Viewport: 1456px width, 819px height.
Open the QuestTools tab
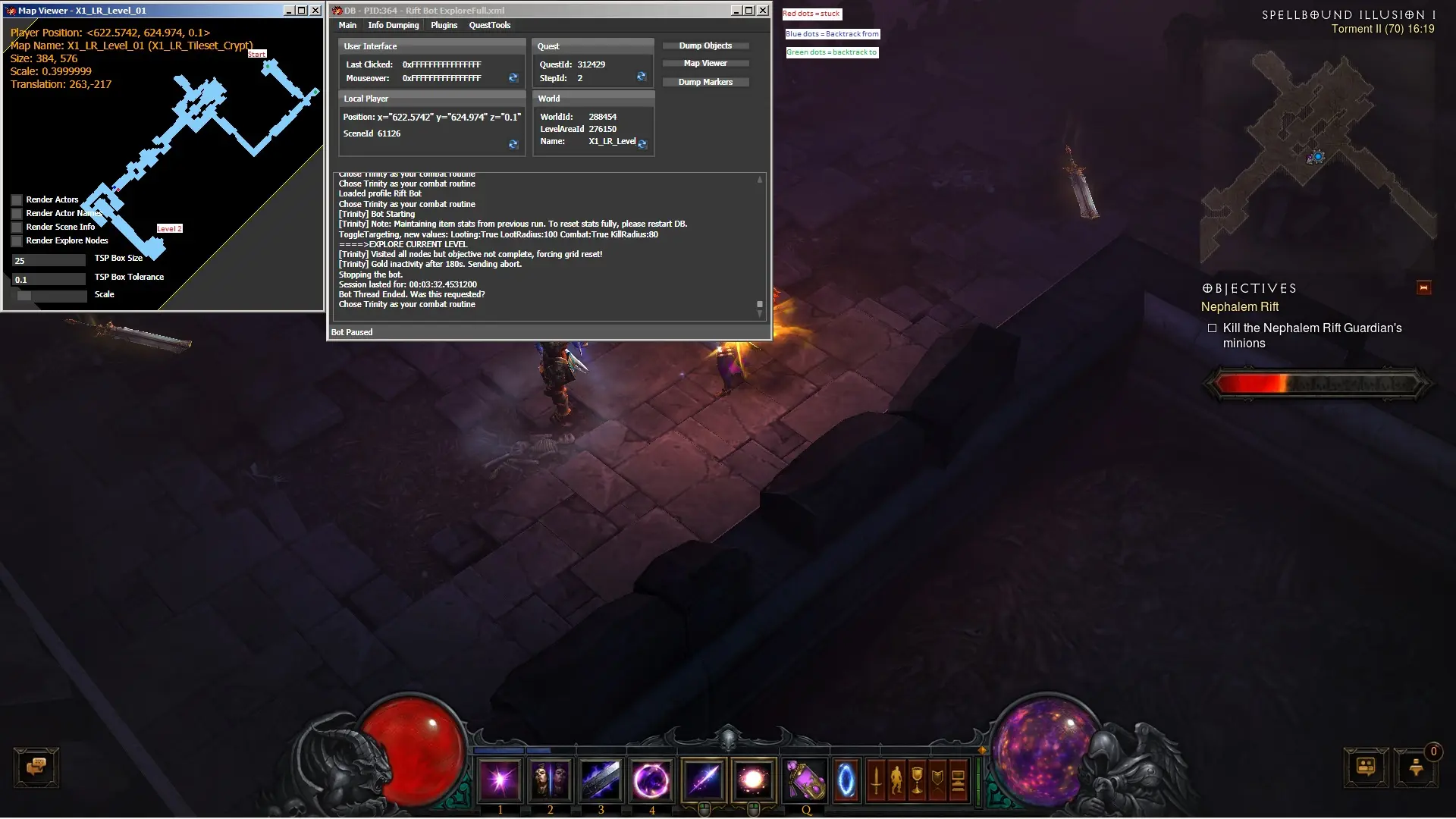pyautogui.click(x=489, y=25)
